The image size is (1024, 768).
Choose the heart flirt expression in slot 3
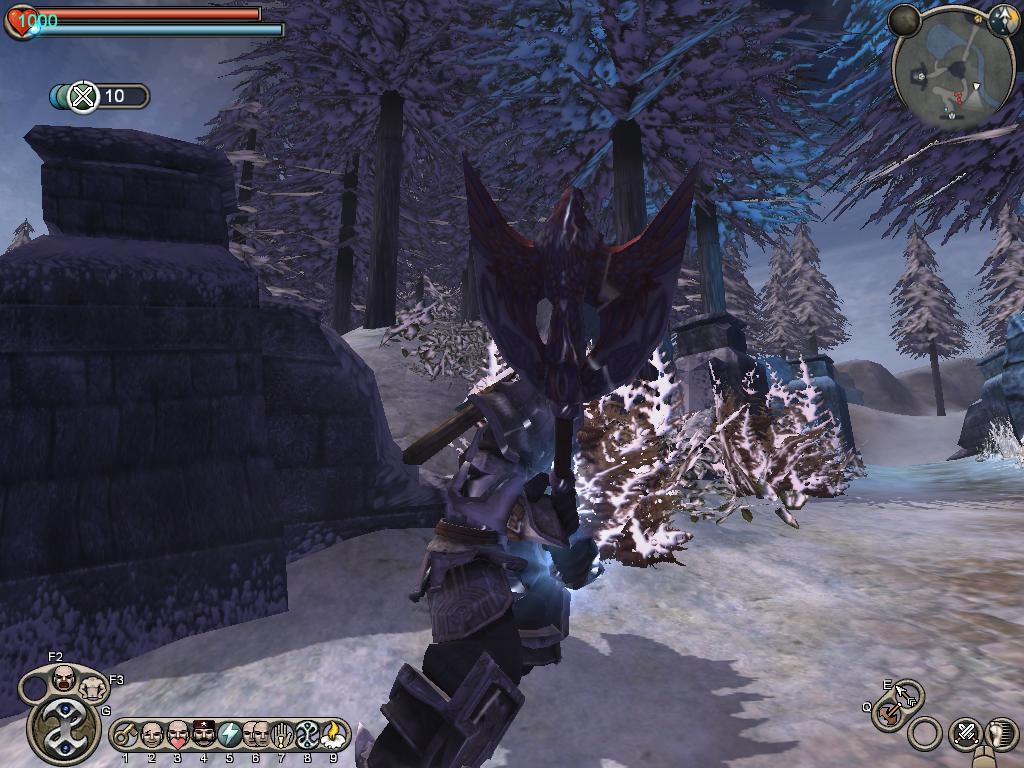coord(178,736)
